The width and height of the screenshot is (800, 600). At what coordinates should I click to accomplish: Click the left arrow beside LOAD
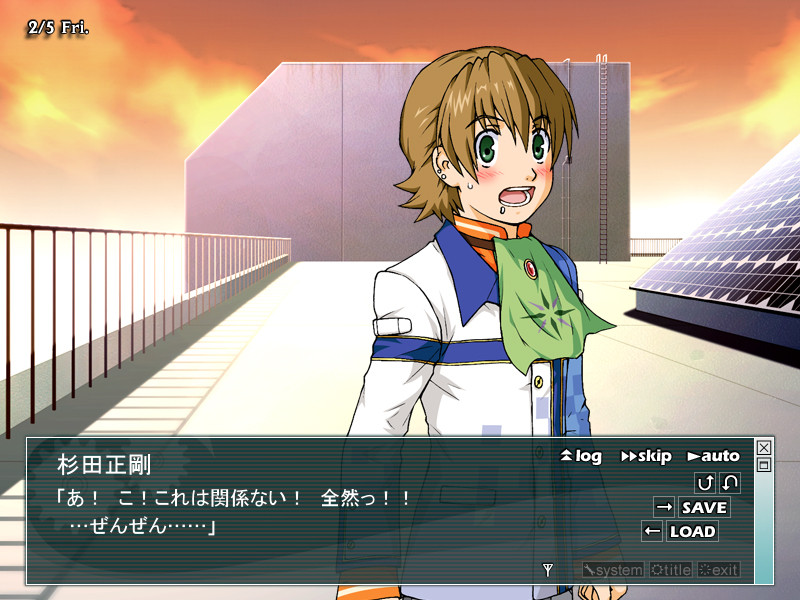652,531
